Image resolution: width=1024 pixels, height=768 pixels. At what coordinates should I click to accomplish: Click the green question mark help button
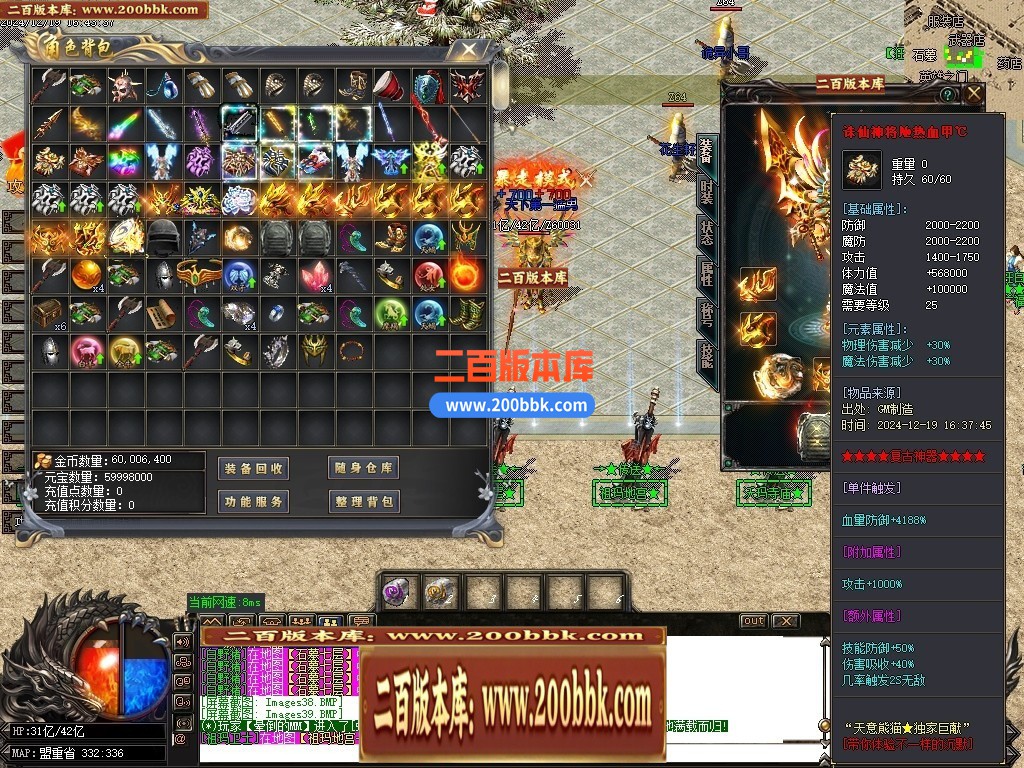[947, 95]
